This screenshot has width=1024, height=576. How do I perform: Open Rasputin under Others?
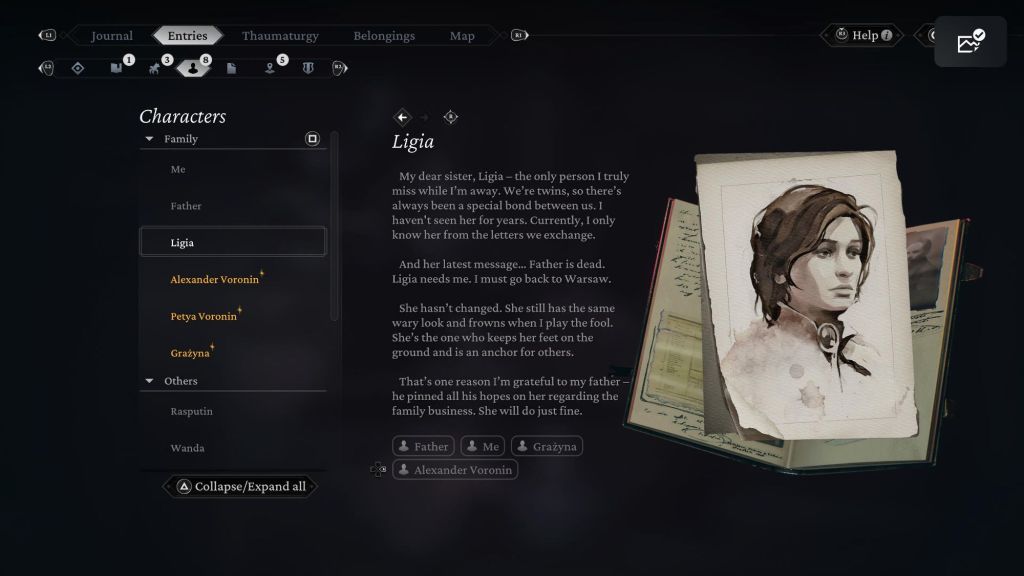pyautogui.click(x=192, y=411)
